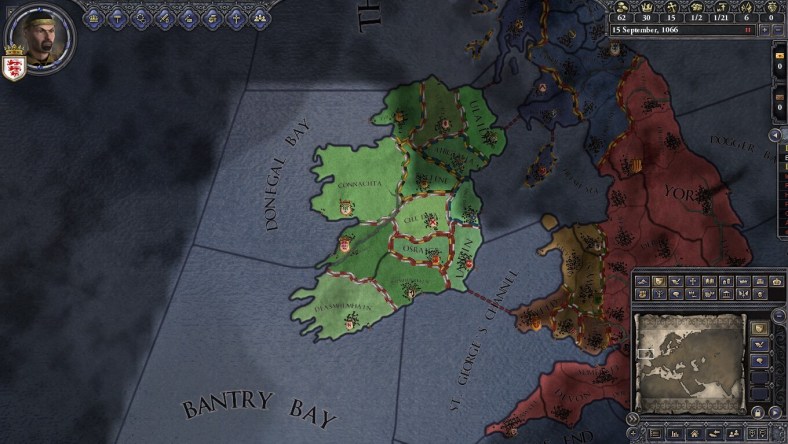The image size is (788, 444).
Task: Toggle pause on the date bar
Action: 748,30
